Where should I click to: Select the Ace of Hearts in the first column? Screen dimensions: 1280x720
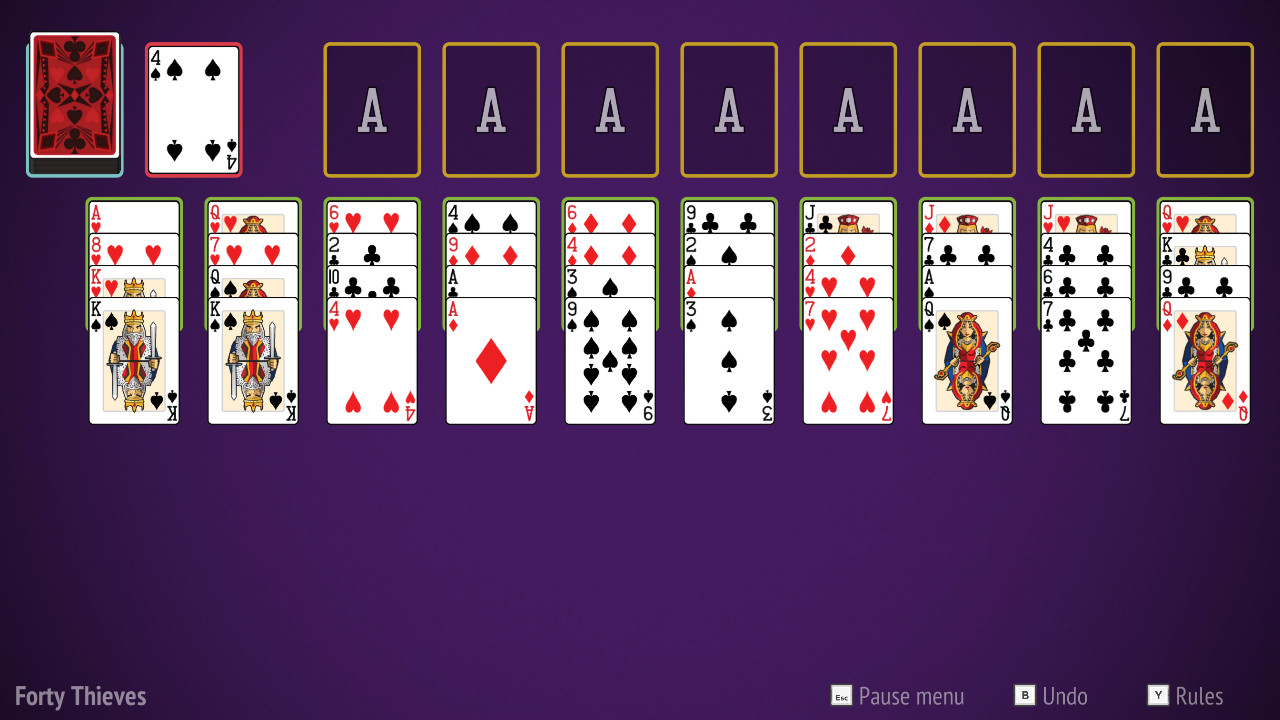[133, 213]
